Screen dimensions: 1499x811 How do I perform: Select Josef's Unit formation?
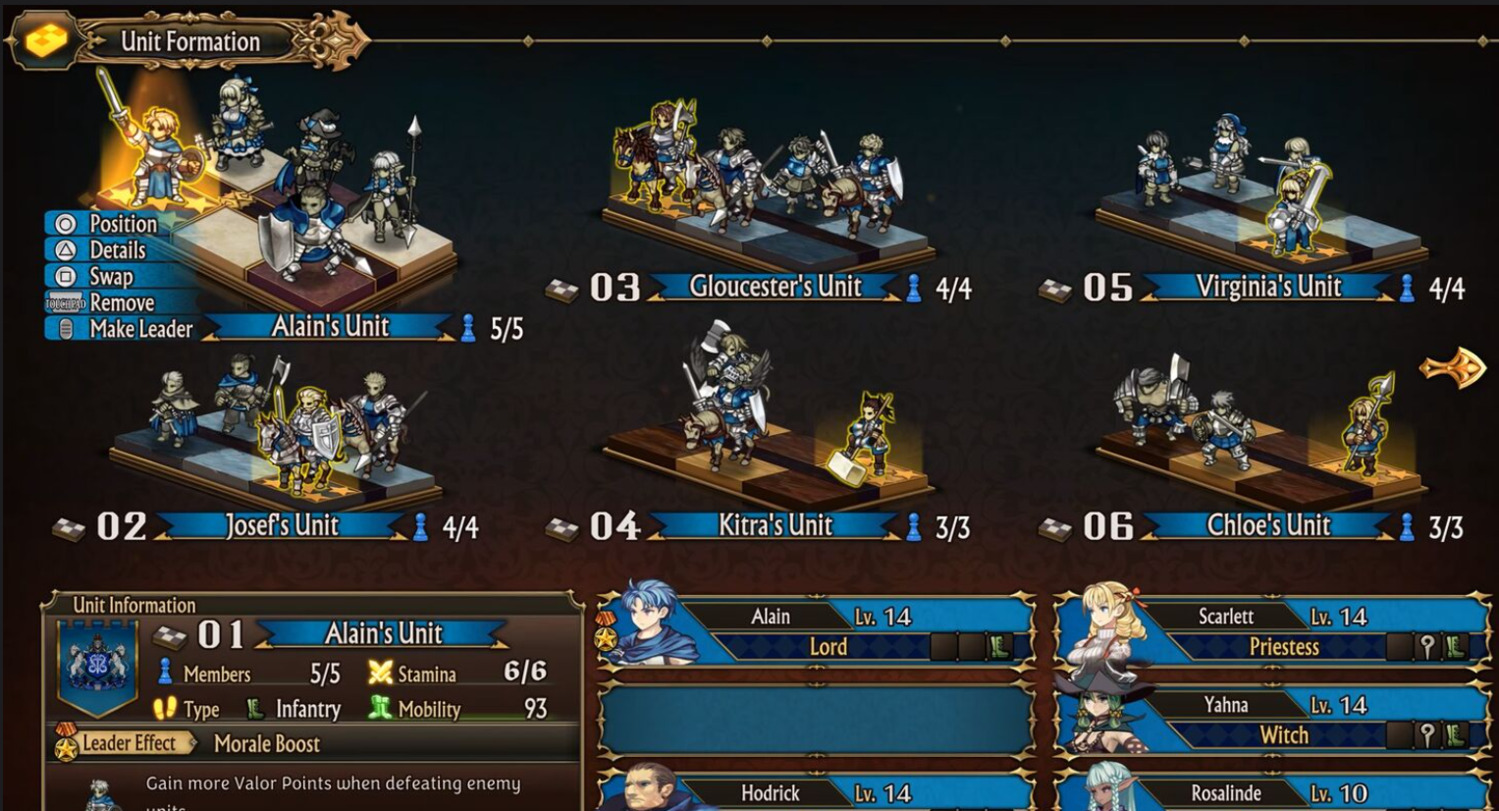pos(281,526)
